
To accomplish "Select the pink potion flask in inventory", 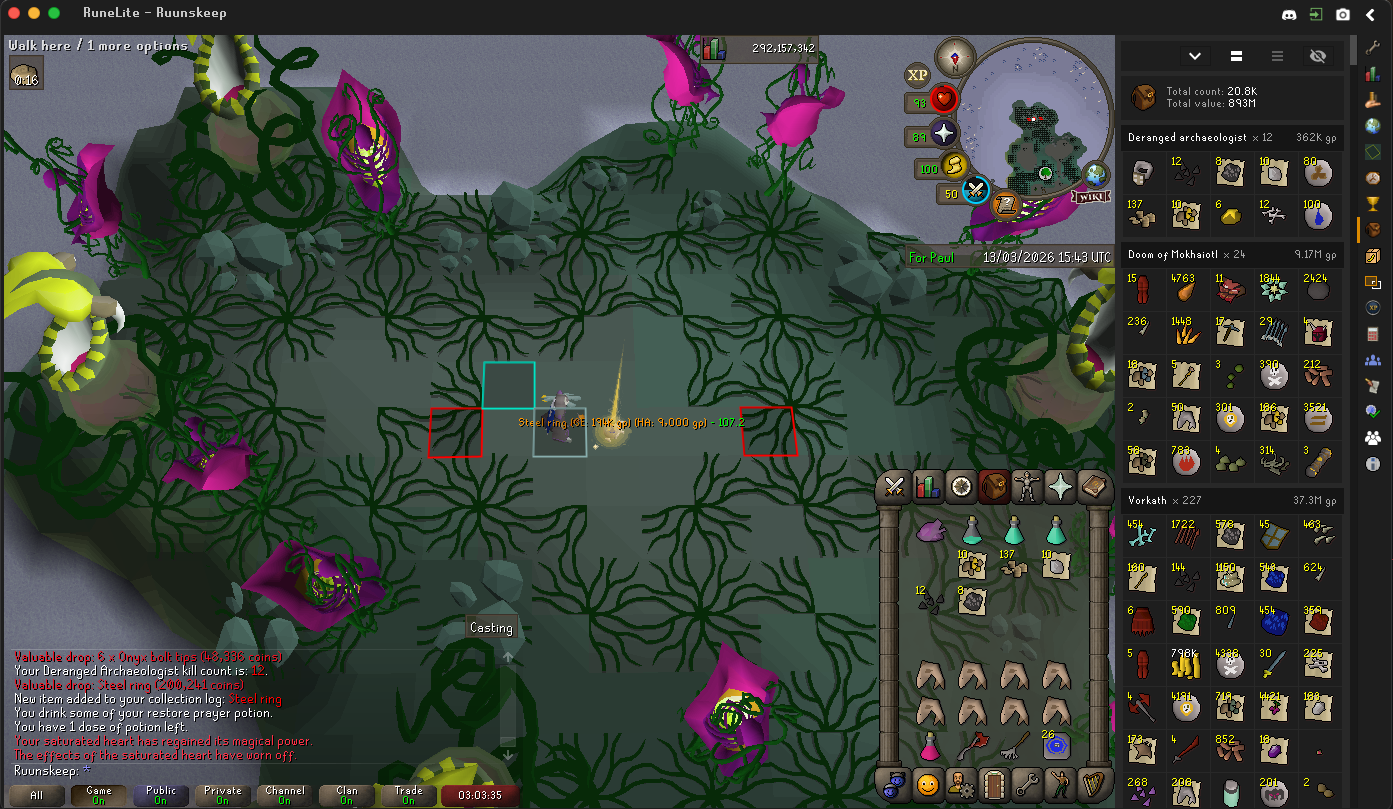I will tap(930, 745).
